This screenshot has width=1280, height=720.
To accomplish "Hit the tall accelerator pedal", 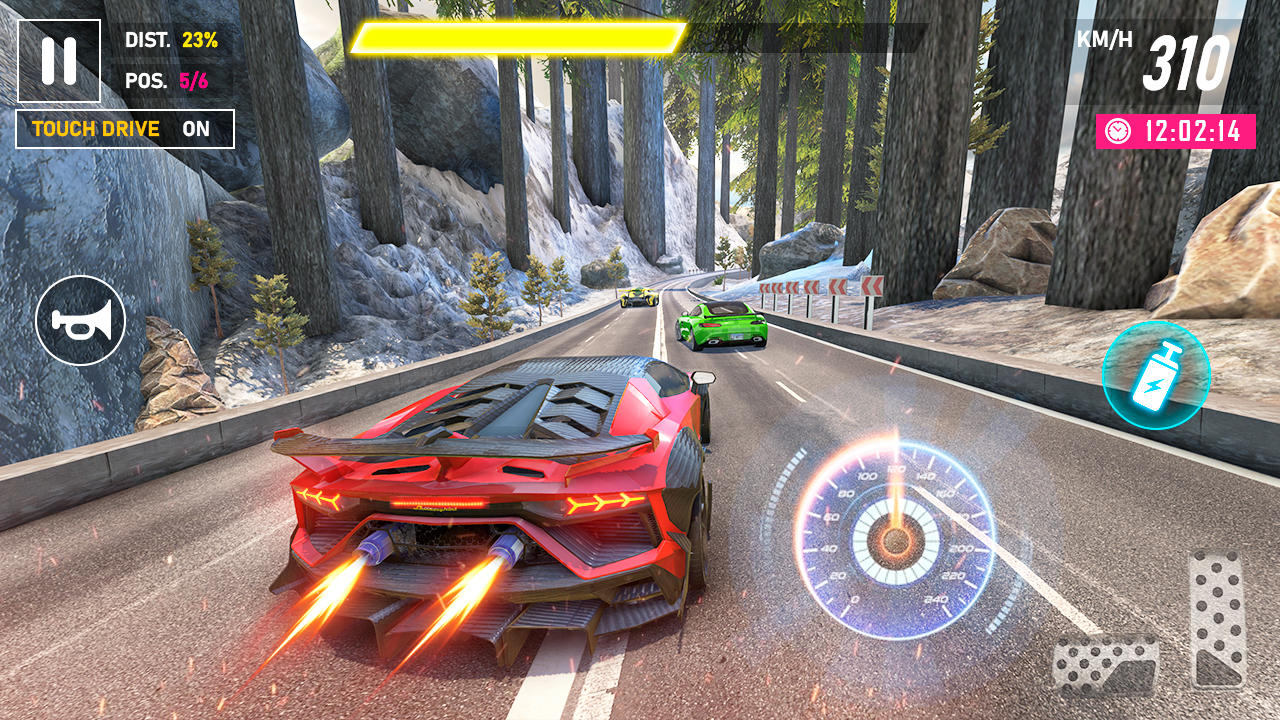I will pos(1217,619).
